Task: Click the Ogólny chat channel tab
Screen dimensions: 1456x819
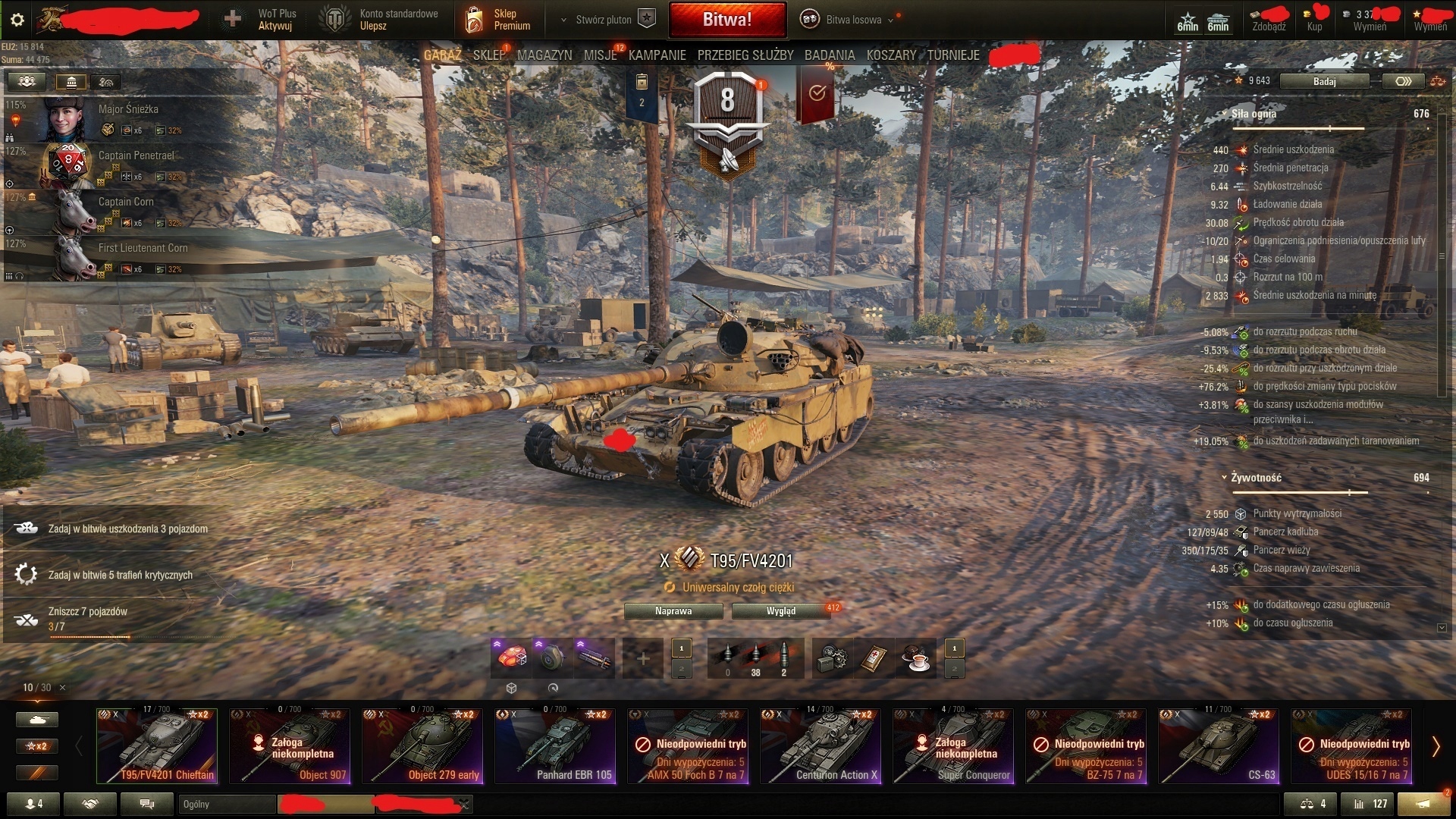Action: (x=226, y=805)
